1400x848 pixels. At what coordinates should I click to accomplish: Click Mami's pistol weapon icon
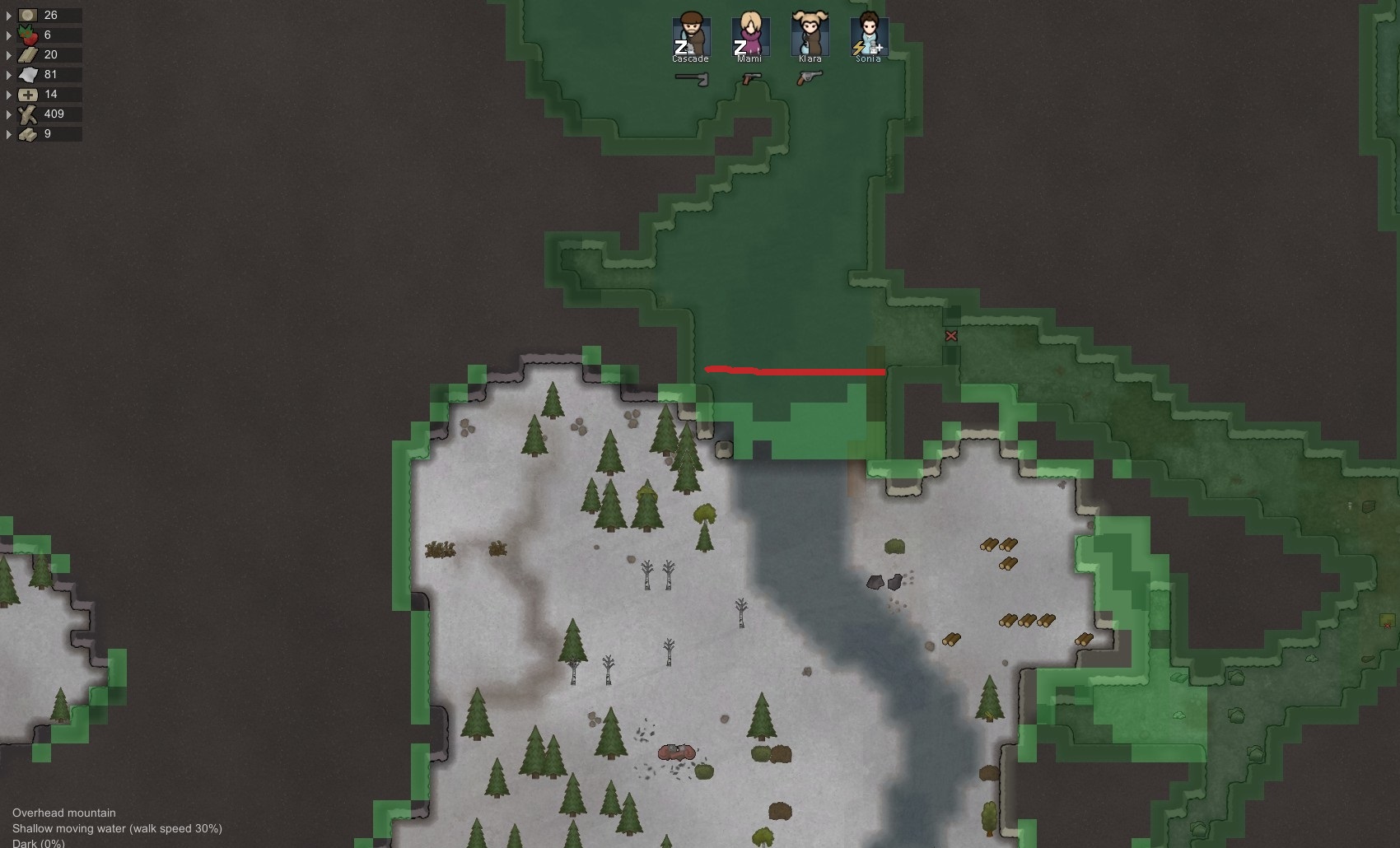(752, 78)
